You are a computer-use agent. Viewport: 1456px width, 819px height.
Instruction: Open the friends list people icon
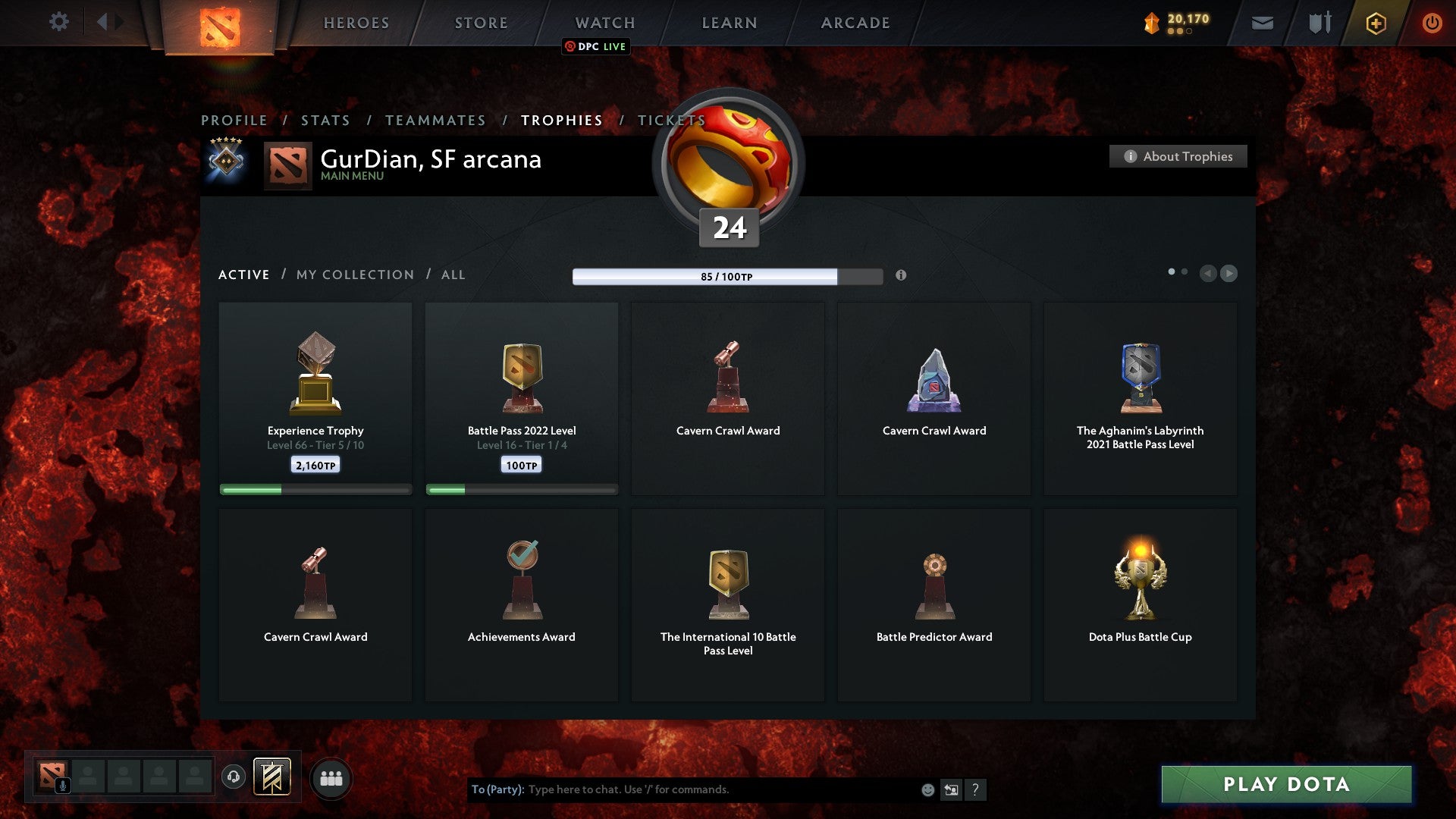pyautogui.click(x=329, y=777)
